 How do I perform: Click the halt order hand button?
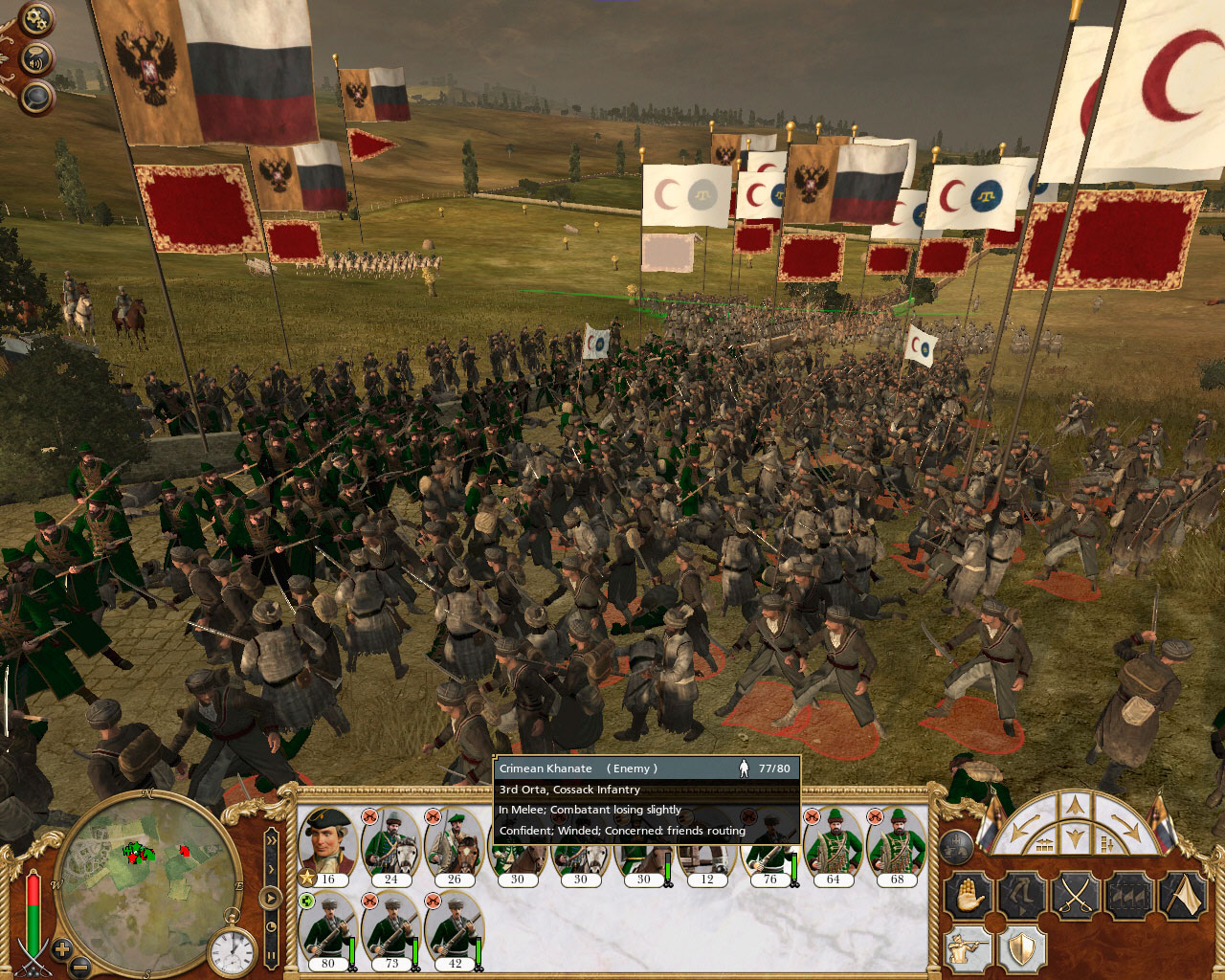coord(969,897)
